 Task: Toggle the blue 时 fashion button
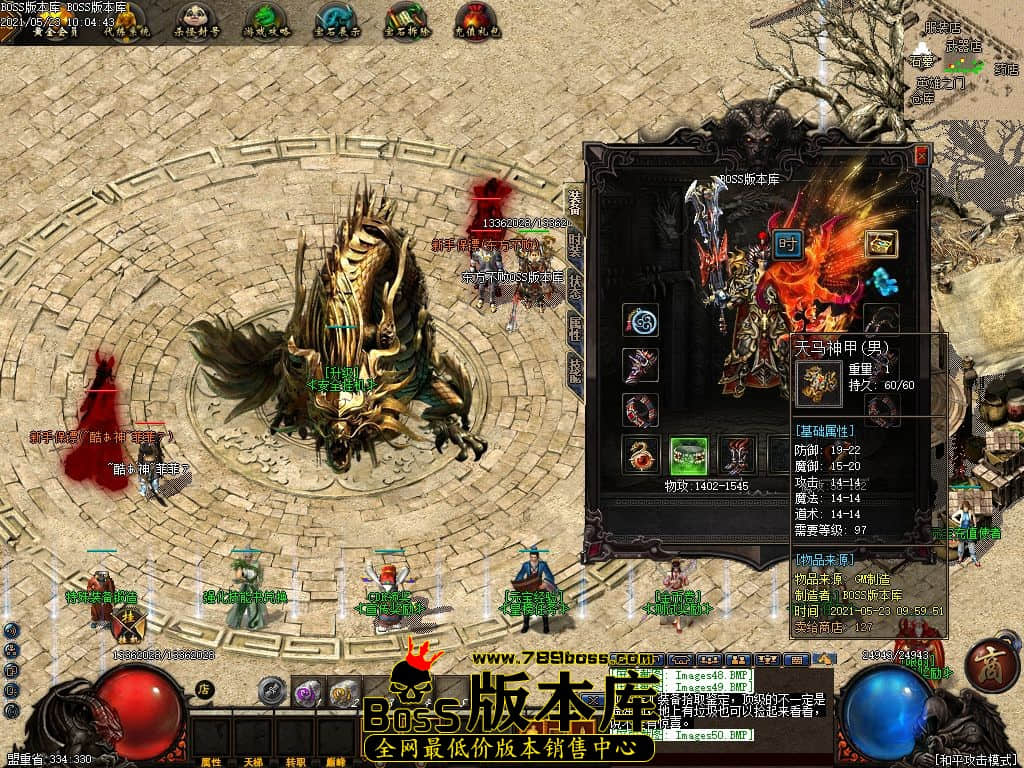point(788,245)
